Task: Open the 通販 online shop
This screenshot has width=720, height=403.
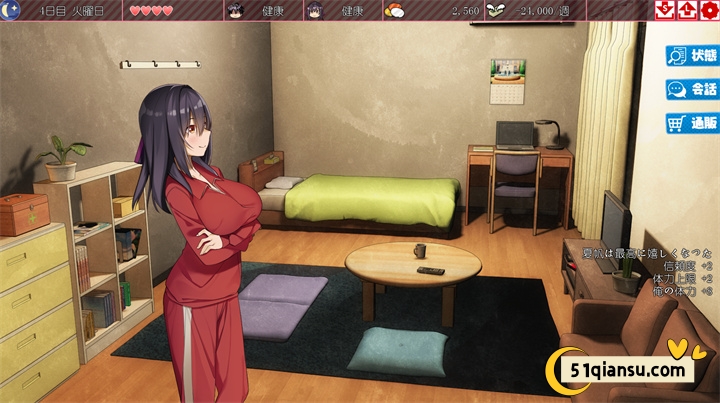Action: pyautogui.click(x=693, y=124)
